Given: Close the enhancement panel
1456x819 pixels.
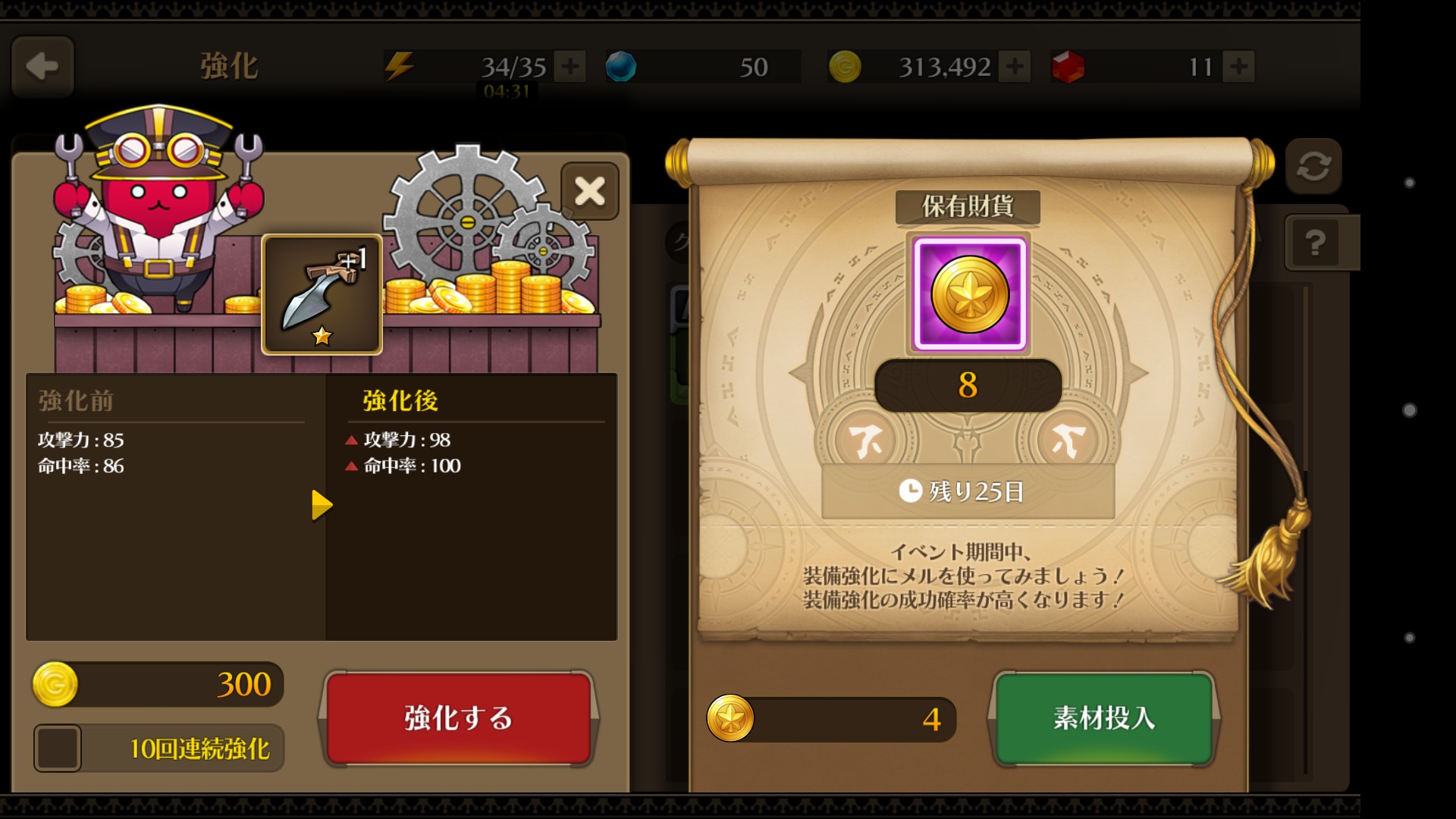Looking at the screenshot, I should click(589, 191).
